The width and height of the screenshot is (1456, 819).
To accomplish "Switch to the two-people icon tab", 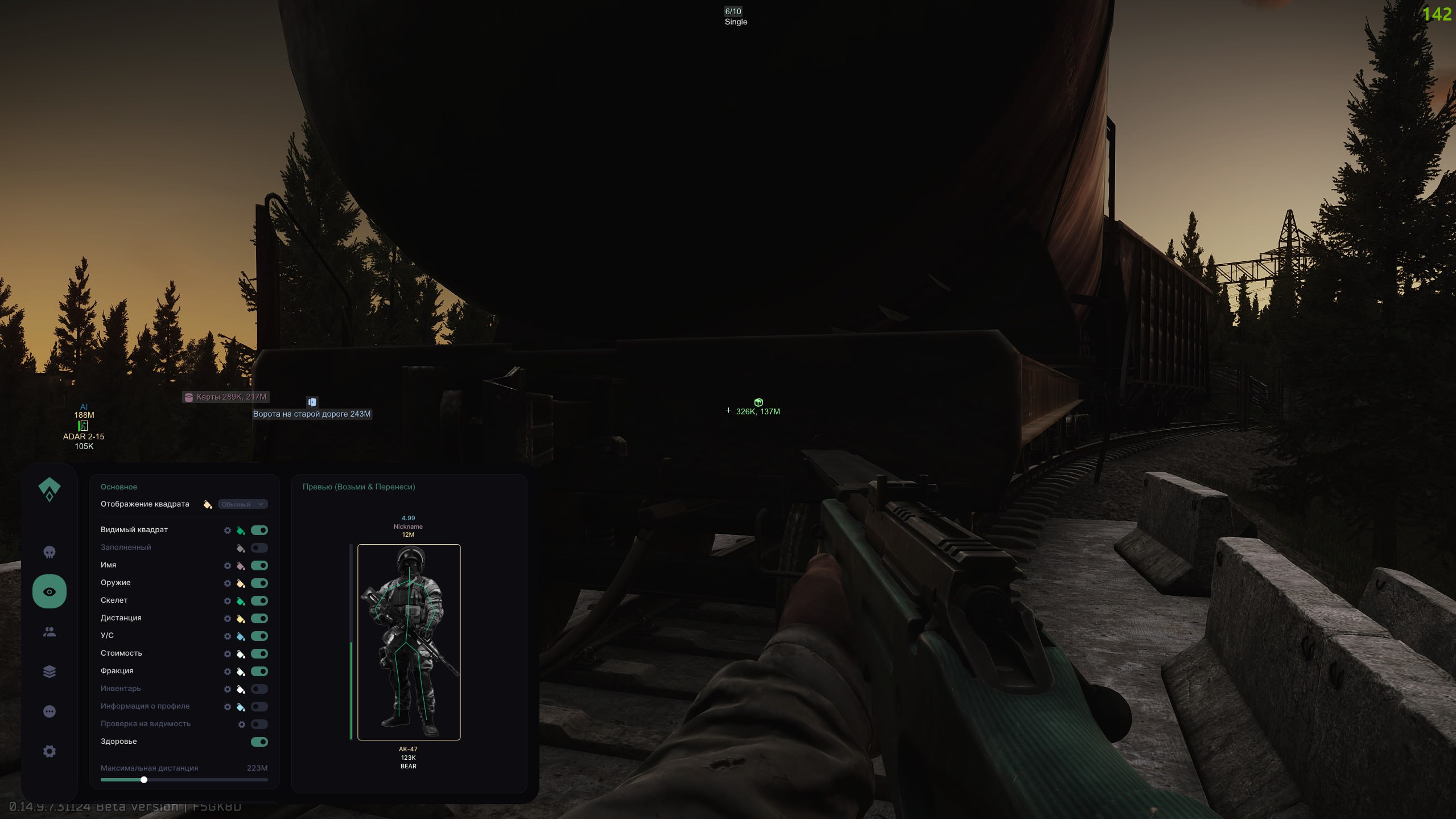I will point(50,632).
